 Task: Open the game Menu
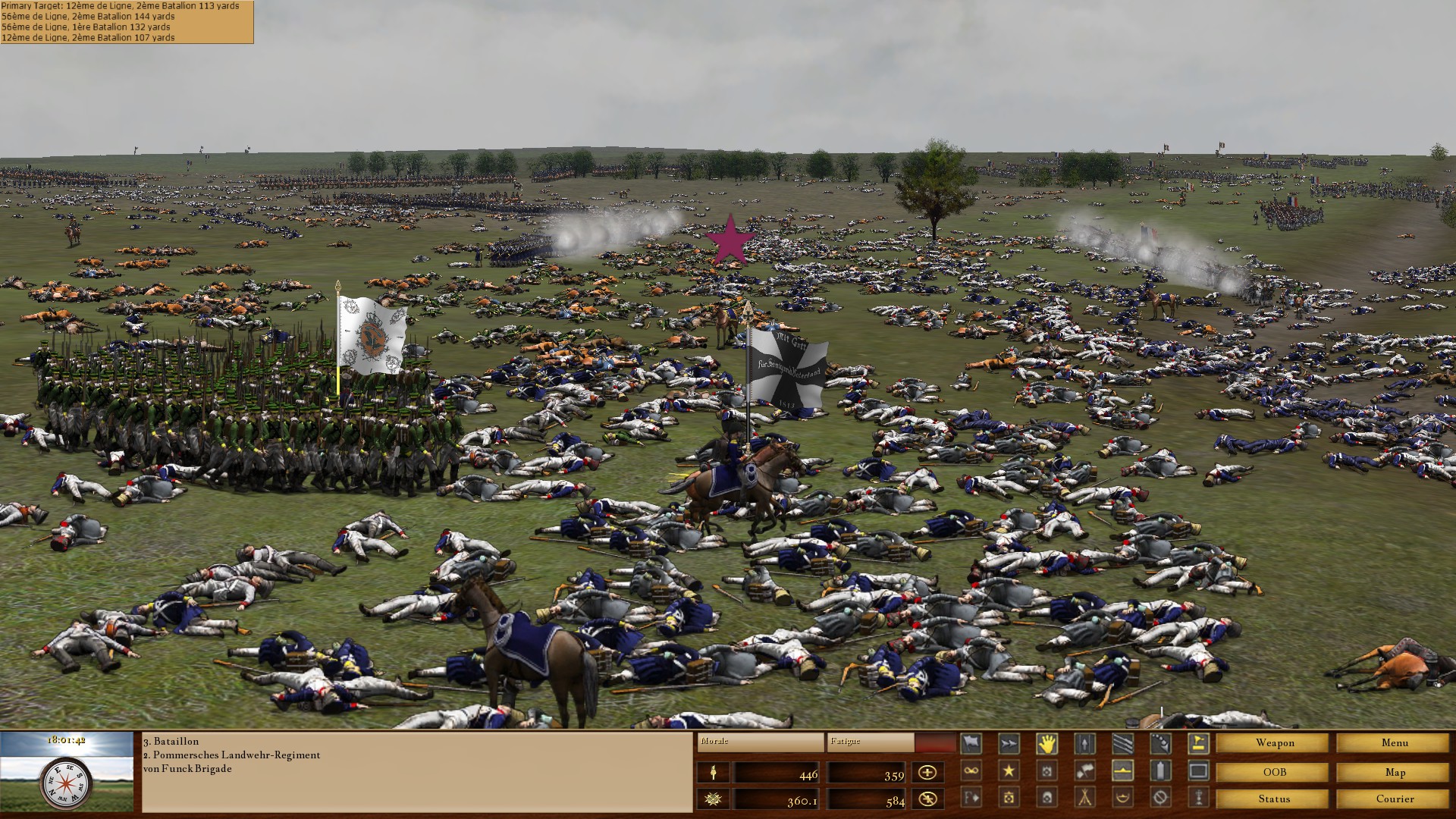pyautogui.click(x=1392, y=743)
